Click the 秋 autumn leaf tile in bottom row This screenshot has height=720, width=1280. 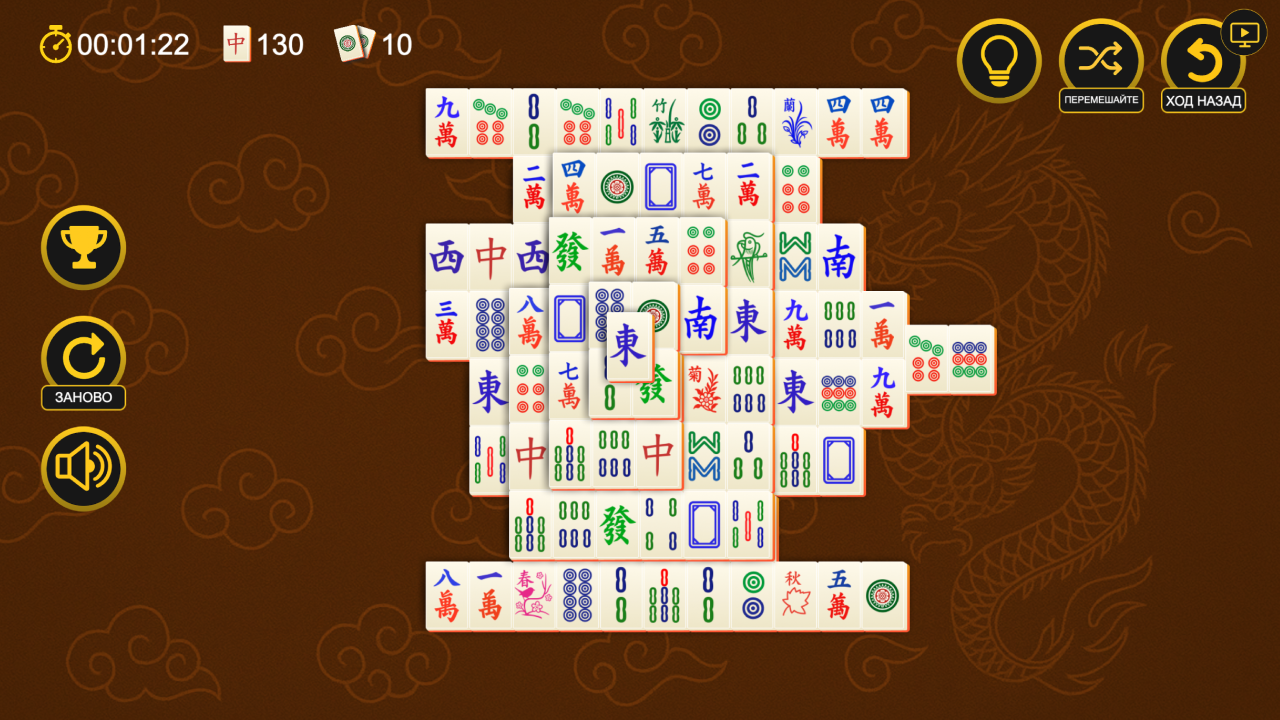point(795,592)
